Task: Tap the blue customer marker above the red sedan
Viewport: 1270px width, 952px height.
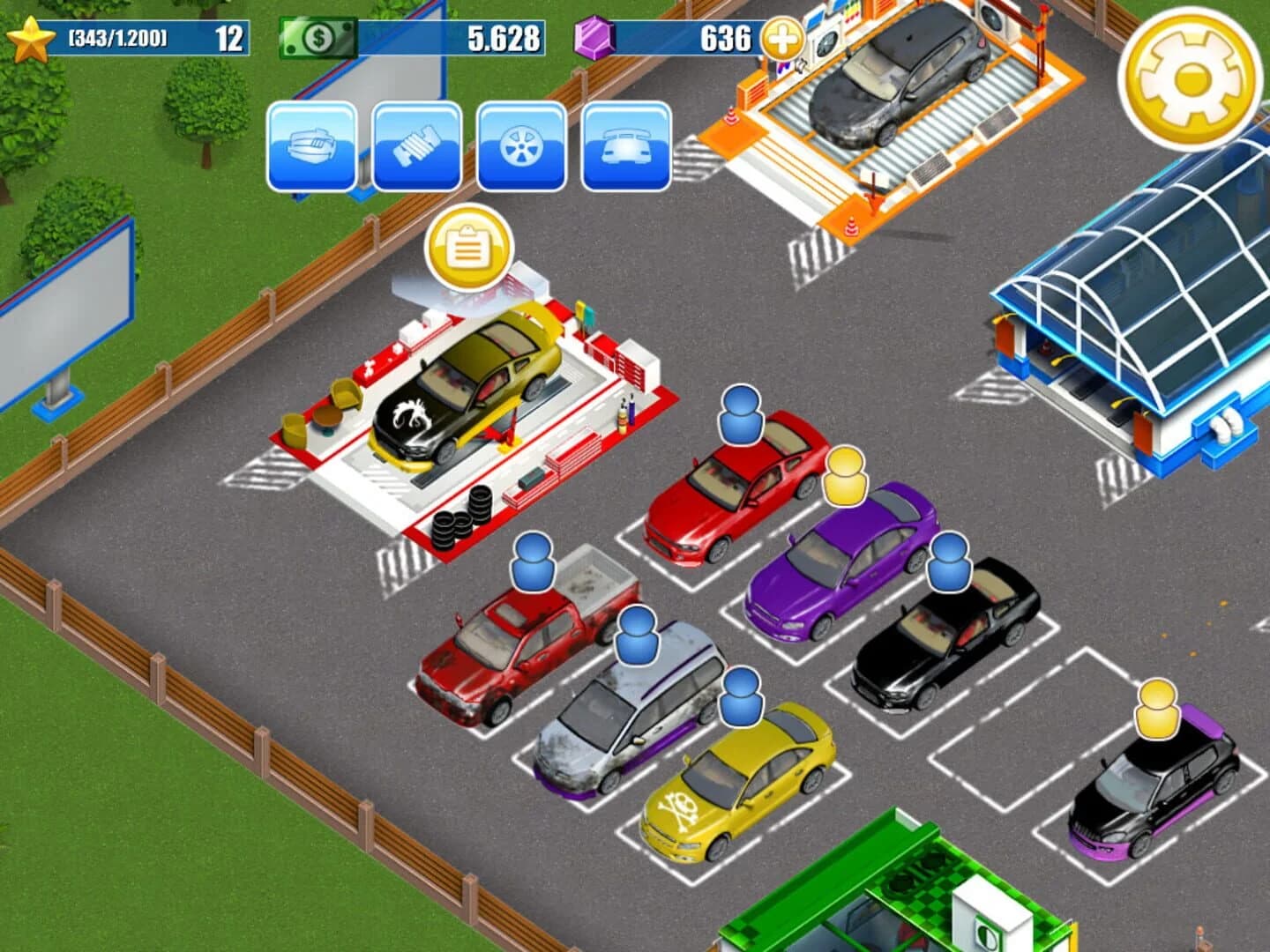Action: tap(741, 414)
